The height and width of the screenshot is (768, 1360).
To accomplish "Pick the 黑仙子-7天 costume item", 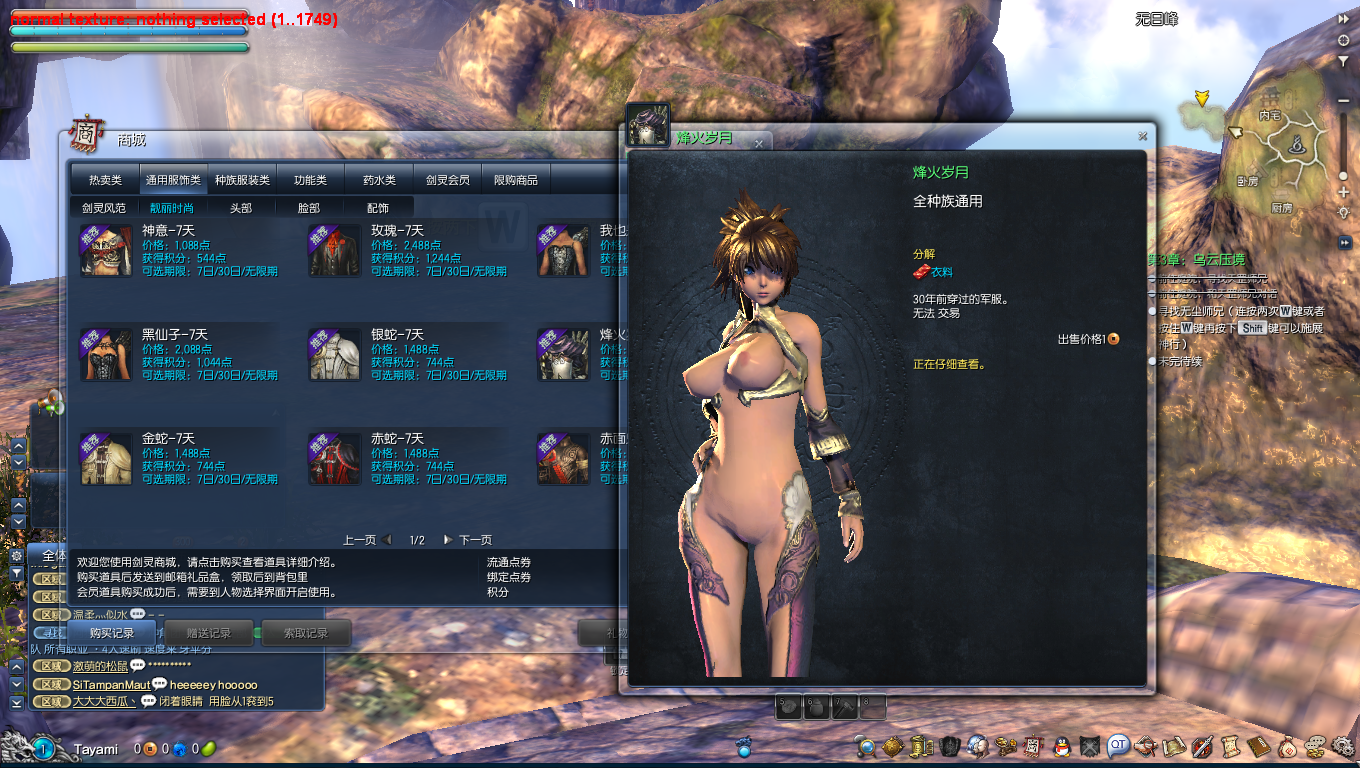I will click(x=106, y=354).
